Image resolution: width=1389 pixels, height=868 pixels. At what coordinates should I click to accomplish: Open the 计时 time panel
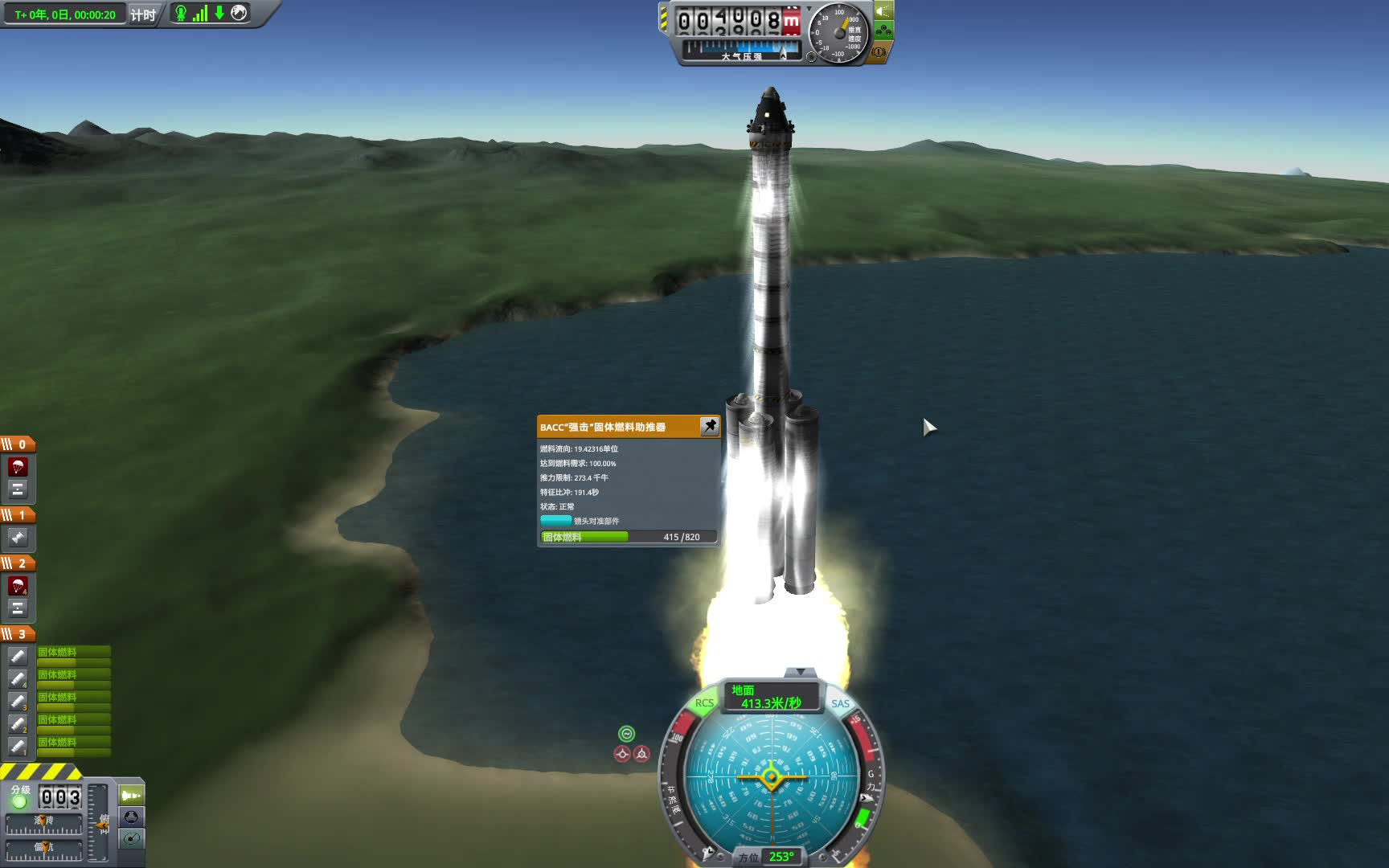(x=143, y=14)
